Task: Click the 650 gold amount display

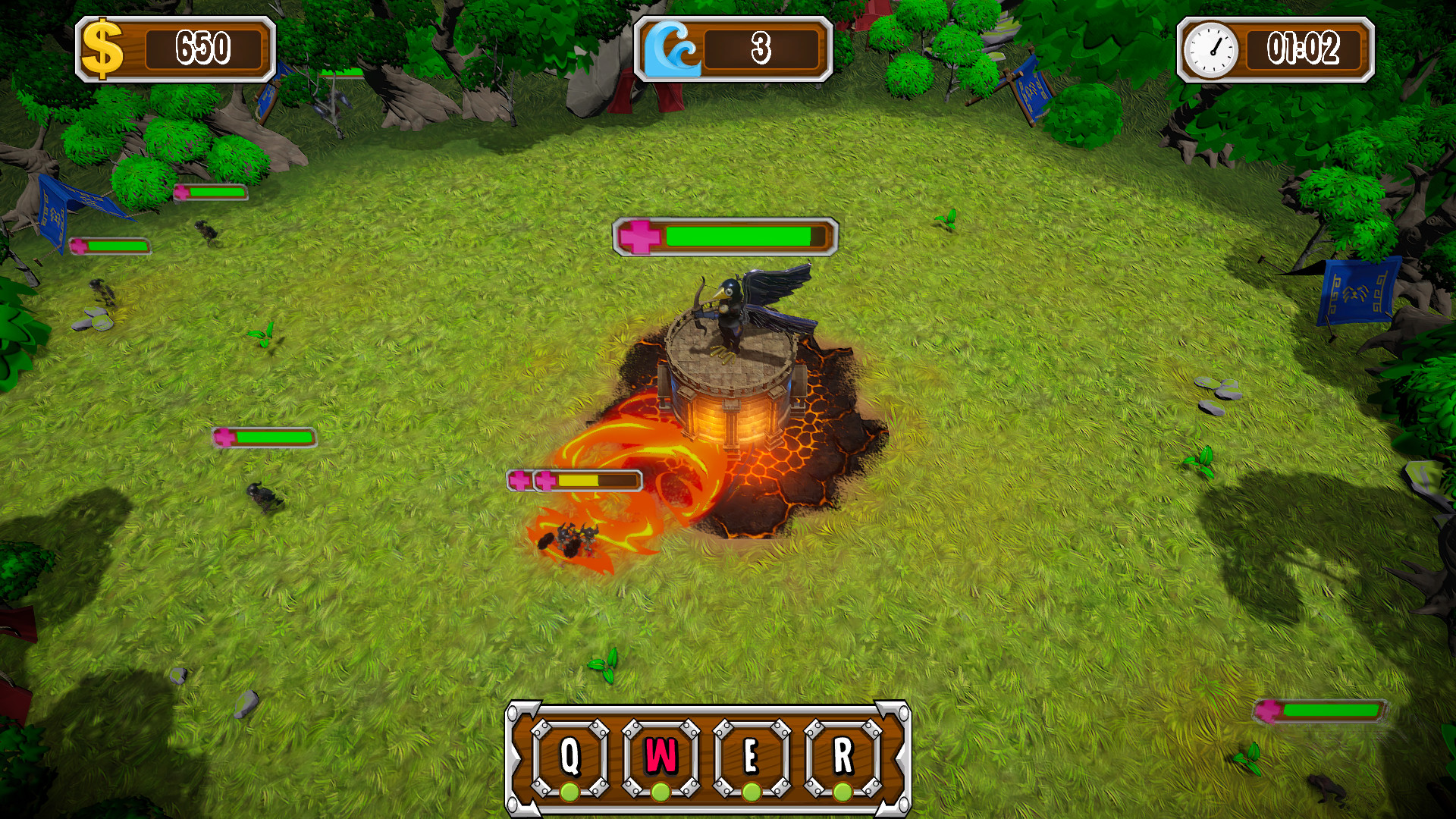Action: [x=205, y=47]
